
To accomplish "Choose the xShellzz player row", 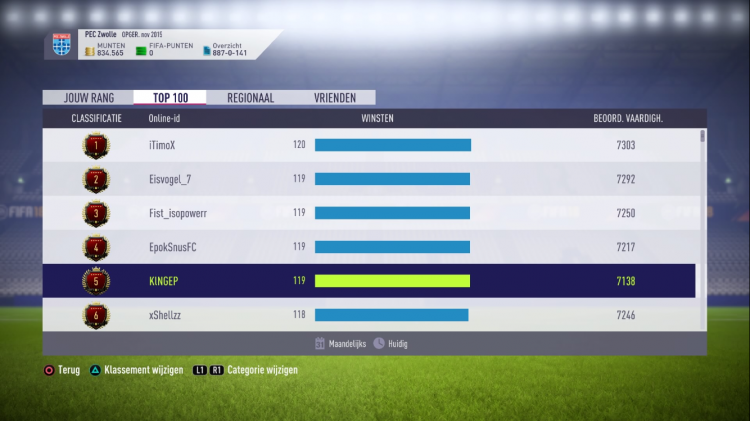I will [370, 315].
